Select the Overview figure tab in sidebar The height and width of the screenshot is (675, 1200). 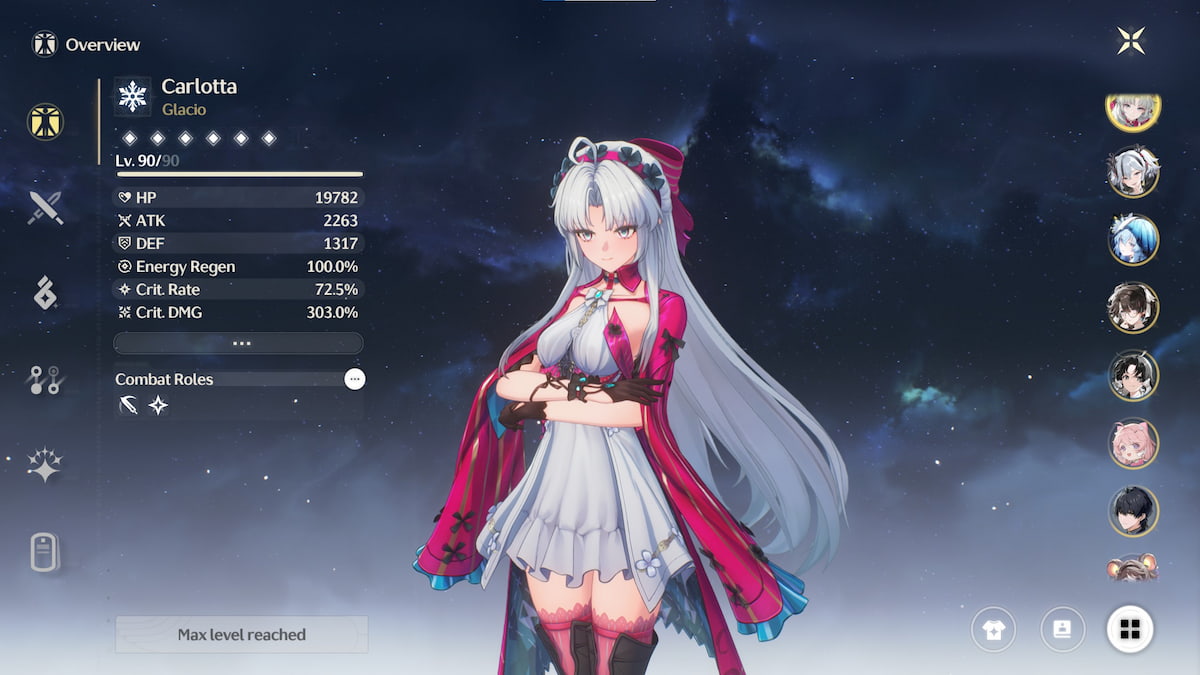coord(45,121)
